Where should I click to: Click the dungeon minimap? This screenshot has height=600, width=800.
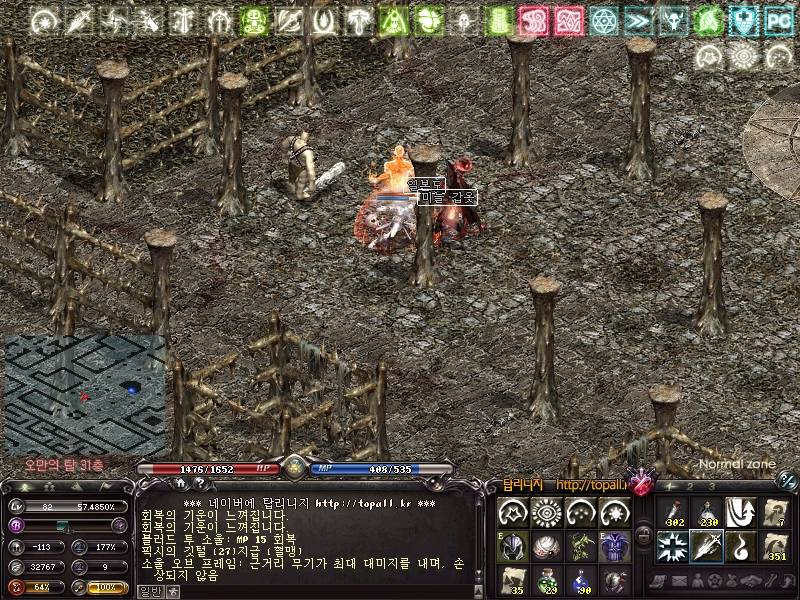click(x=85, y=395)
